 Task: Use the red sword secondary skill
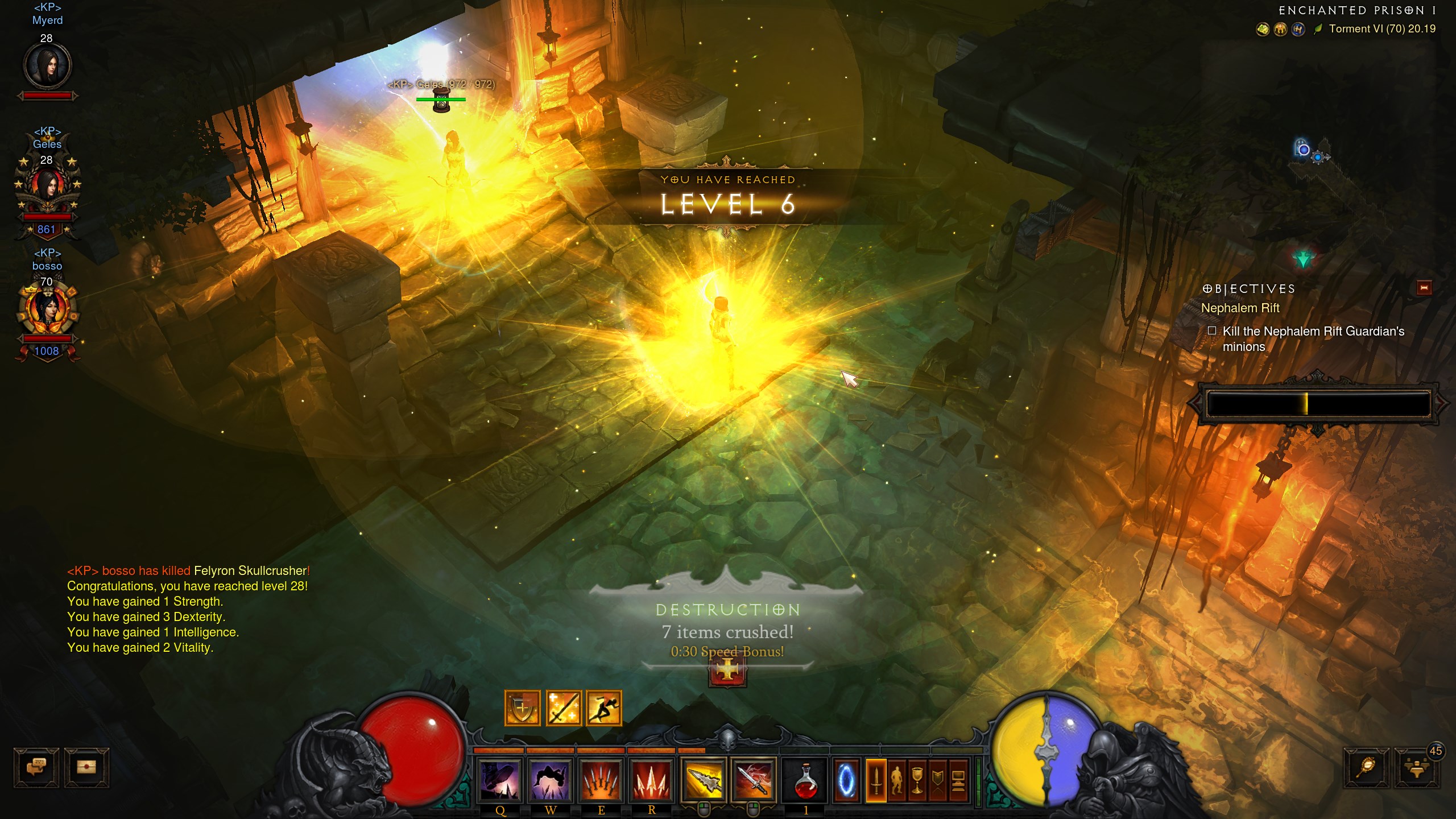point(754,780)
